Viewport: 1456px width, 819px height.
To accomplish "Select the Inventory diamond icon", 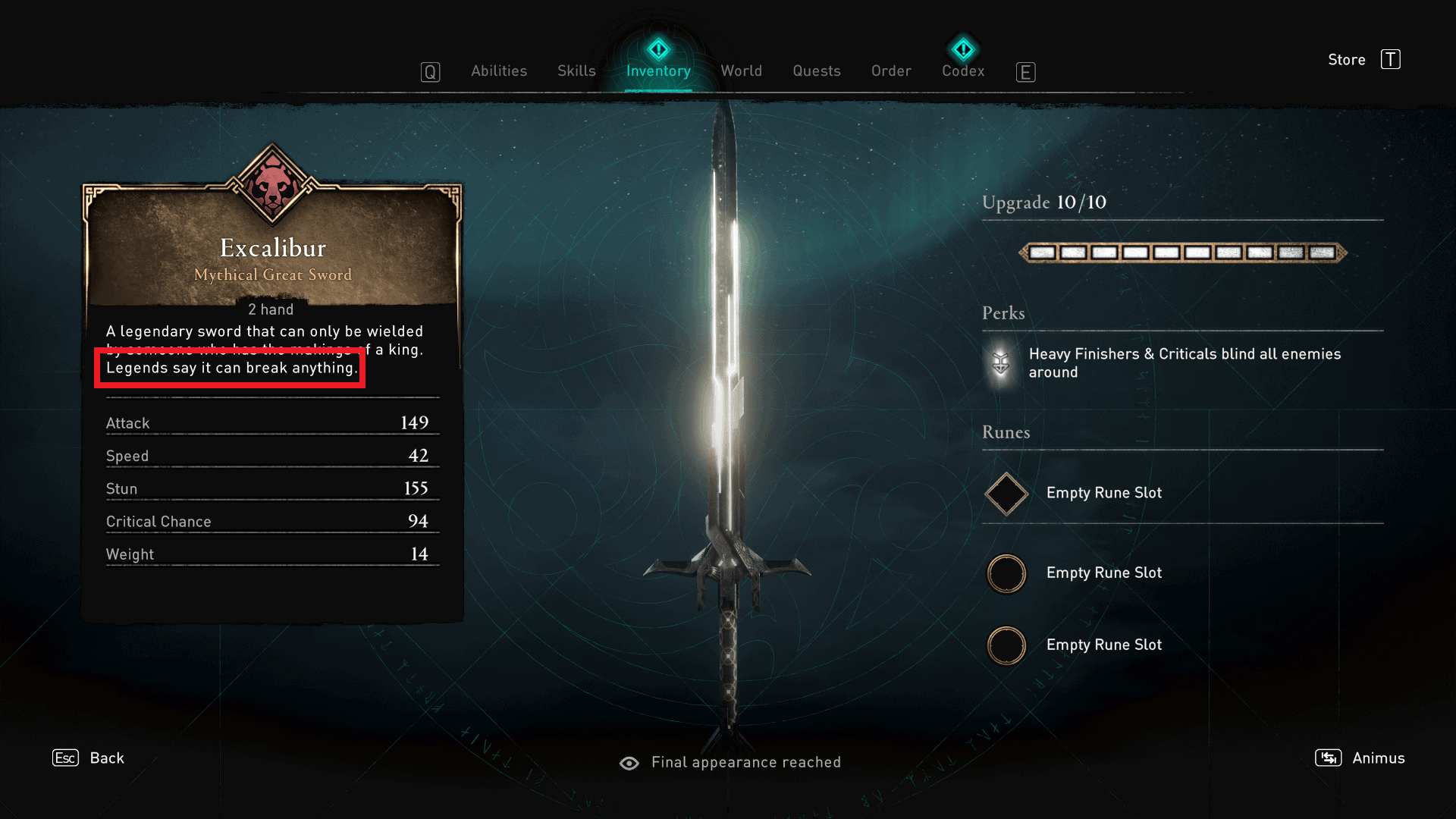I will (658, 49).
